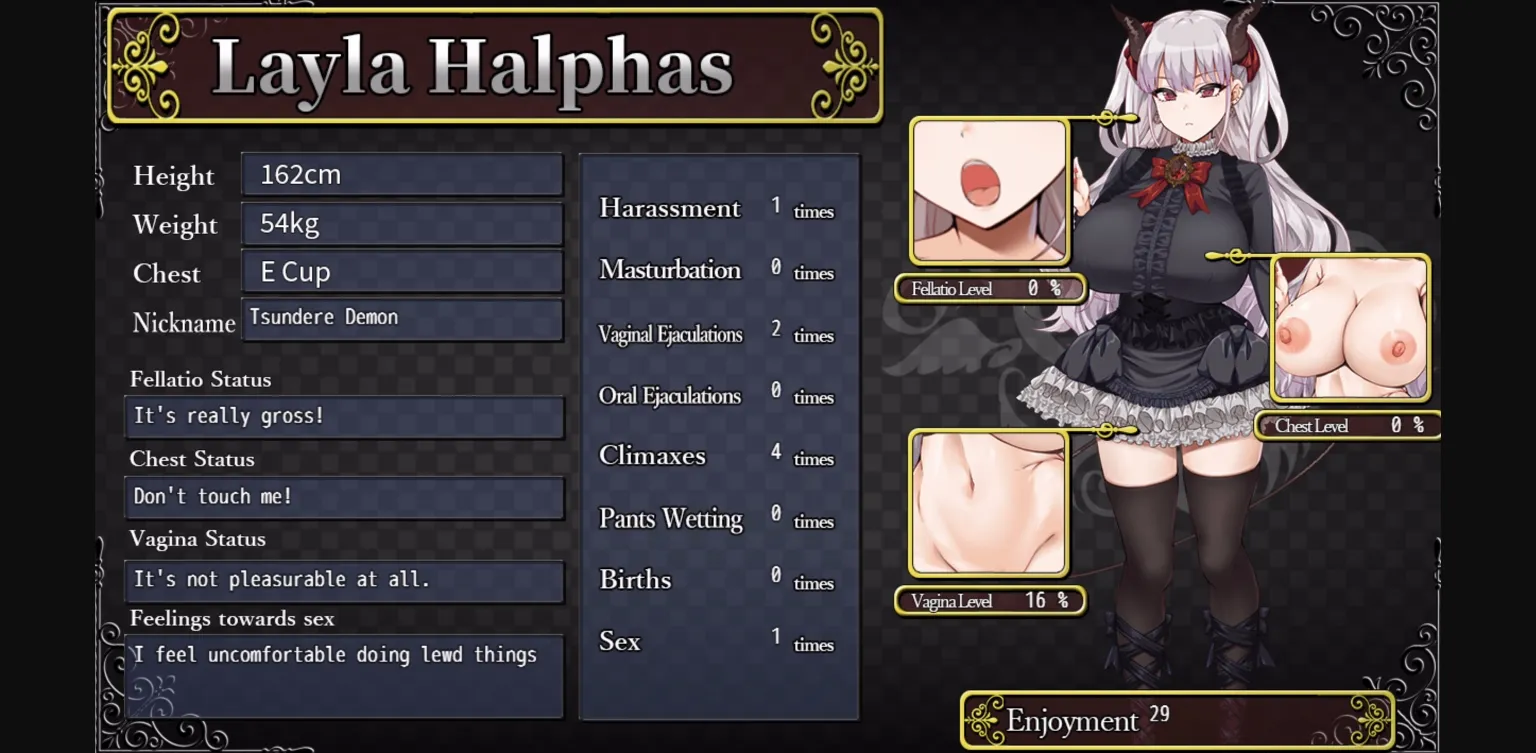Click the Vagina Status text box

tap(344, 580)
